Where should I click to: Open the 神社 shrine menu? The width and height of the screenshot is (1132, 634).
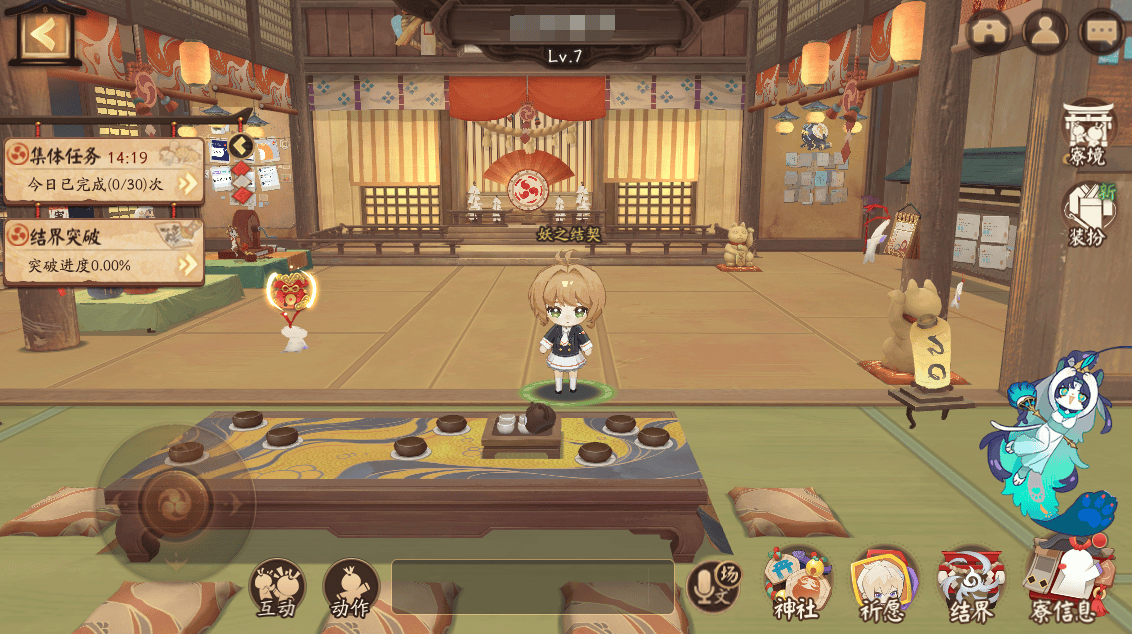point(797,584)
